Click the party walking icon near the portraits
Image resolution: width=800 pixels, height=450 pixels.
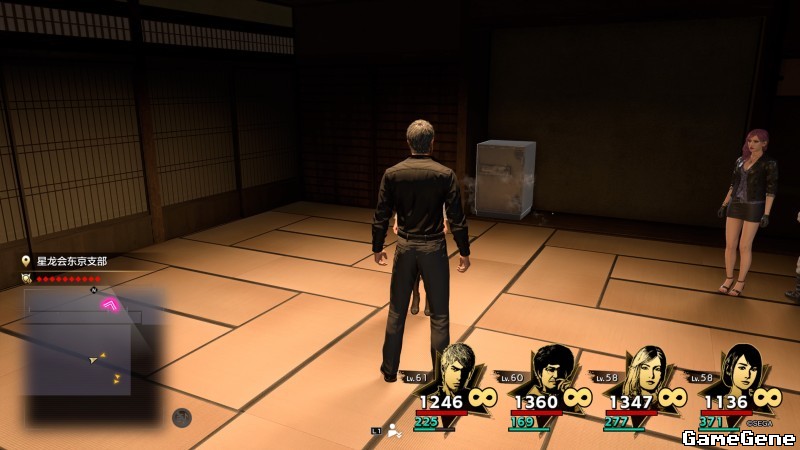tap(395, 431)
